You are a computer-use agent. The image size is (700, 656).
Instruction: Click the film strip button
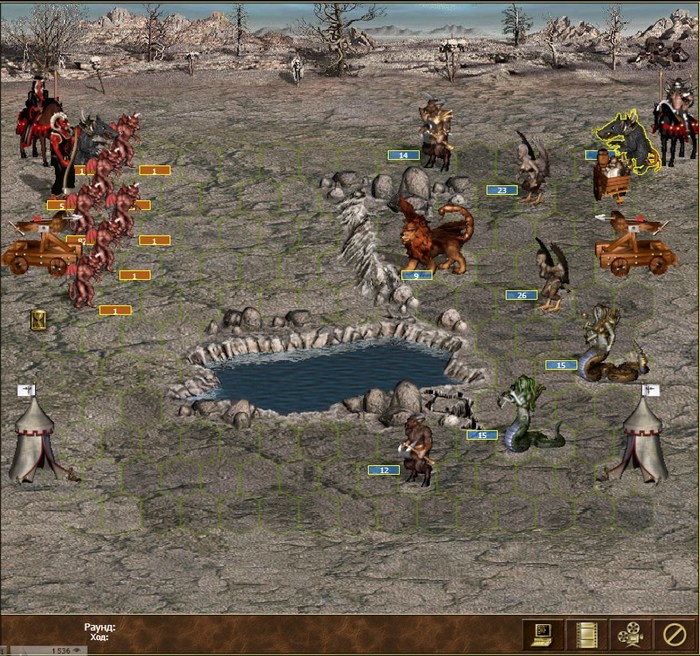[586, 634]
